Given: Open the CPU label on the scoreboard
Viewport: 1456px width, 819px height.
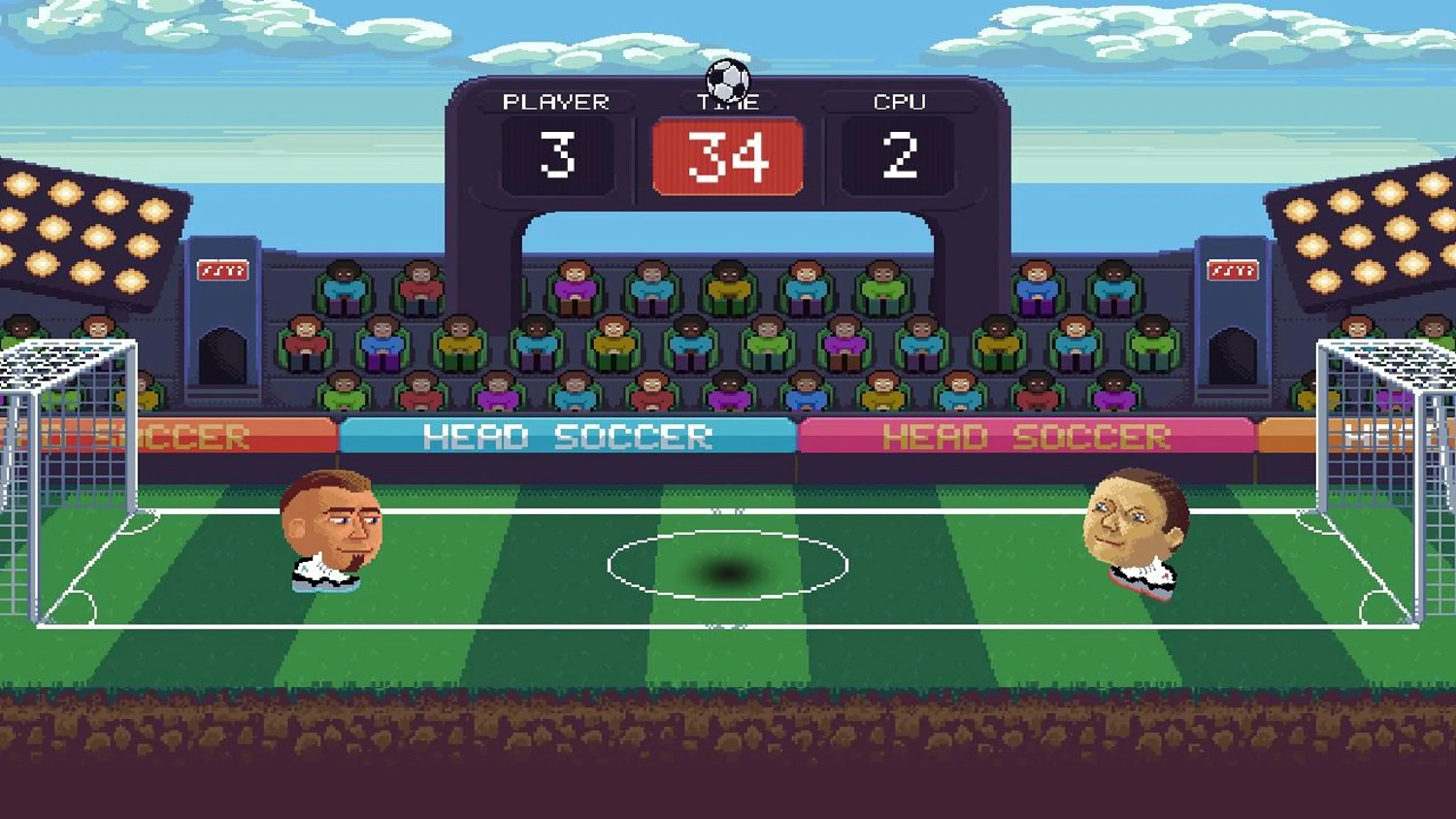Looking at the screenshot, I should [898, 100].
